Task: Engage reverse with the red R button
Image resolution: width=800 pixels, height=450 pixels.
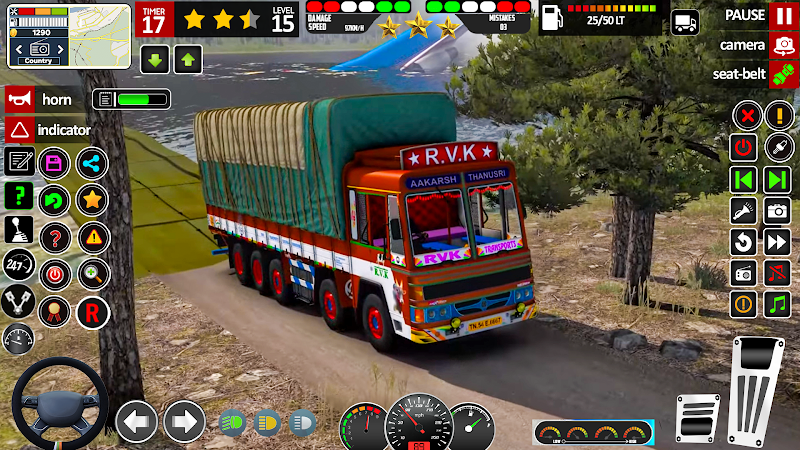Action: click(92, 311)
